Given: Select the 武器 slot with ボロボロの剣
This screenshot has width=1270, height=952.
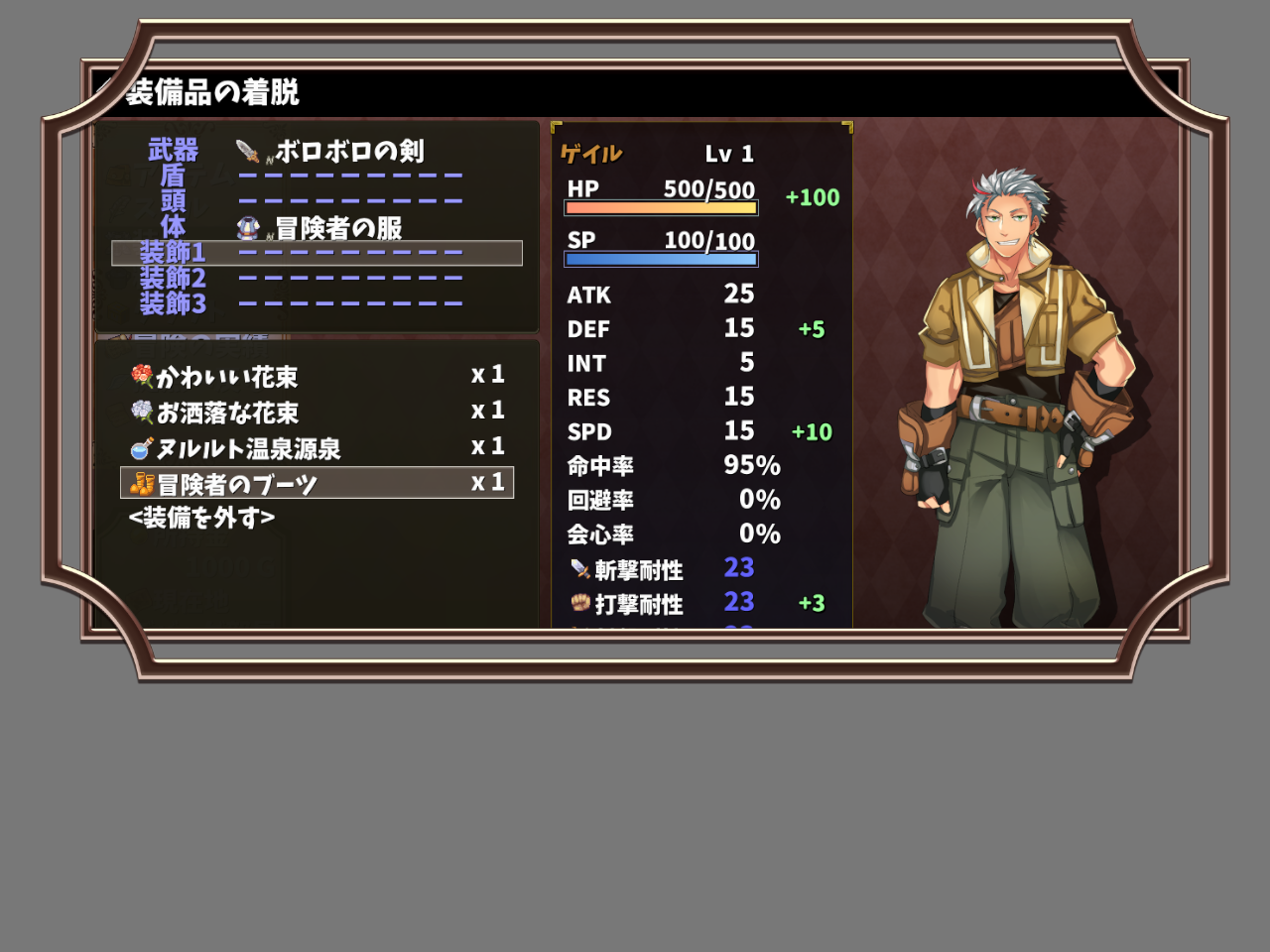Looking at the screenshot, I should [317, 151].
